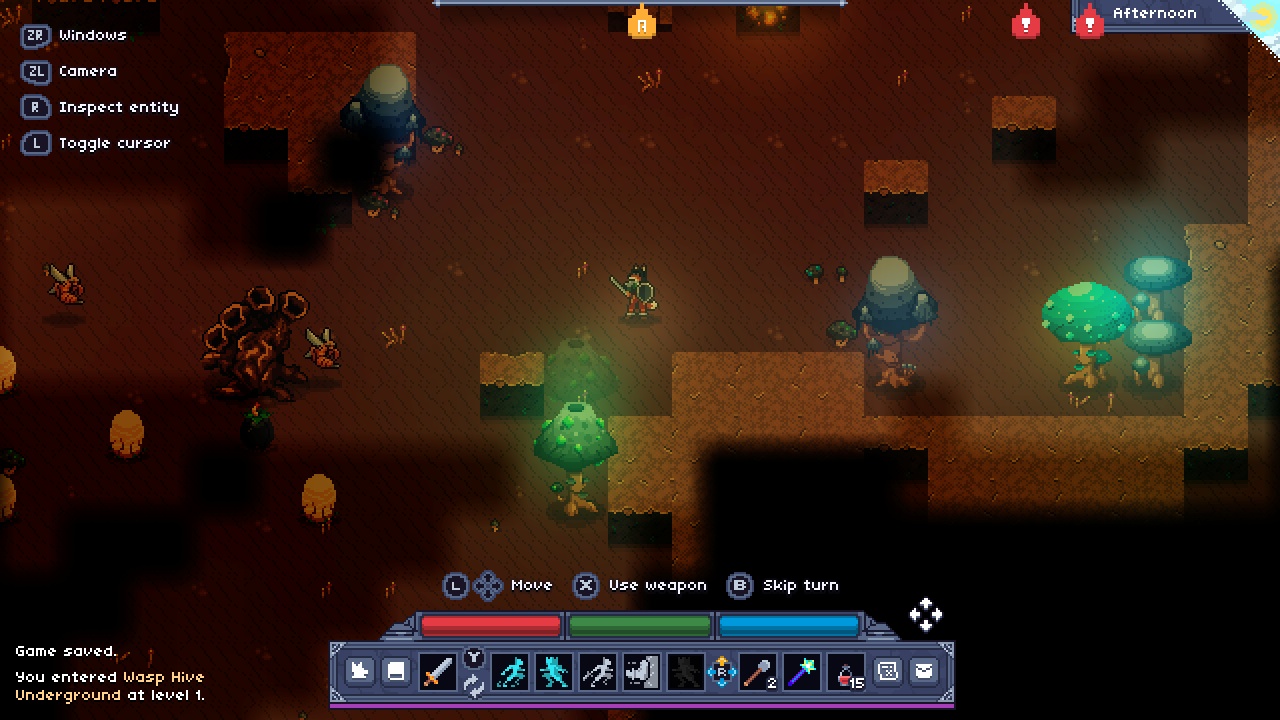Open the R-button movement selector in hotbar

tap(722, 671)
